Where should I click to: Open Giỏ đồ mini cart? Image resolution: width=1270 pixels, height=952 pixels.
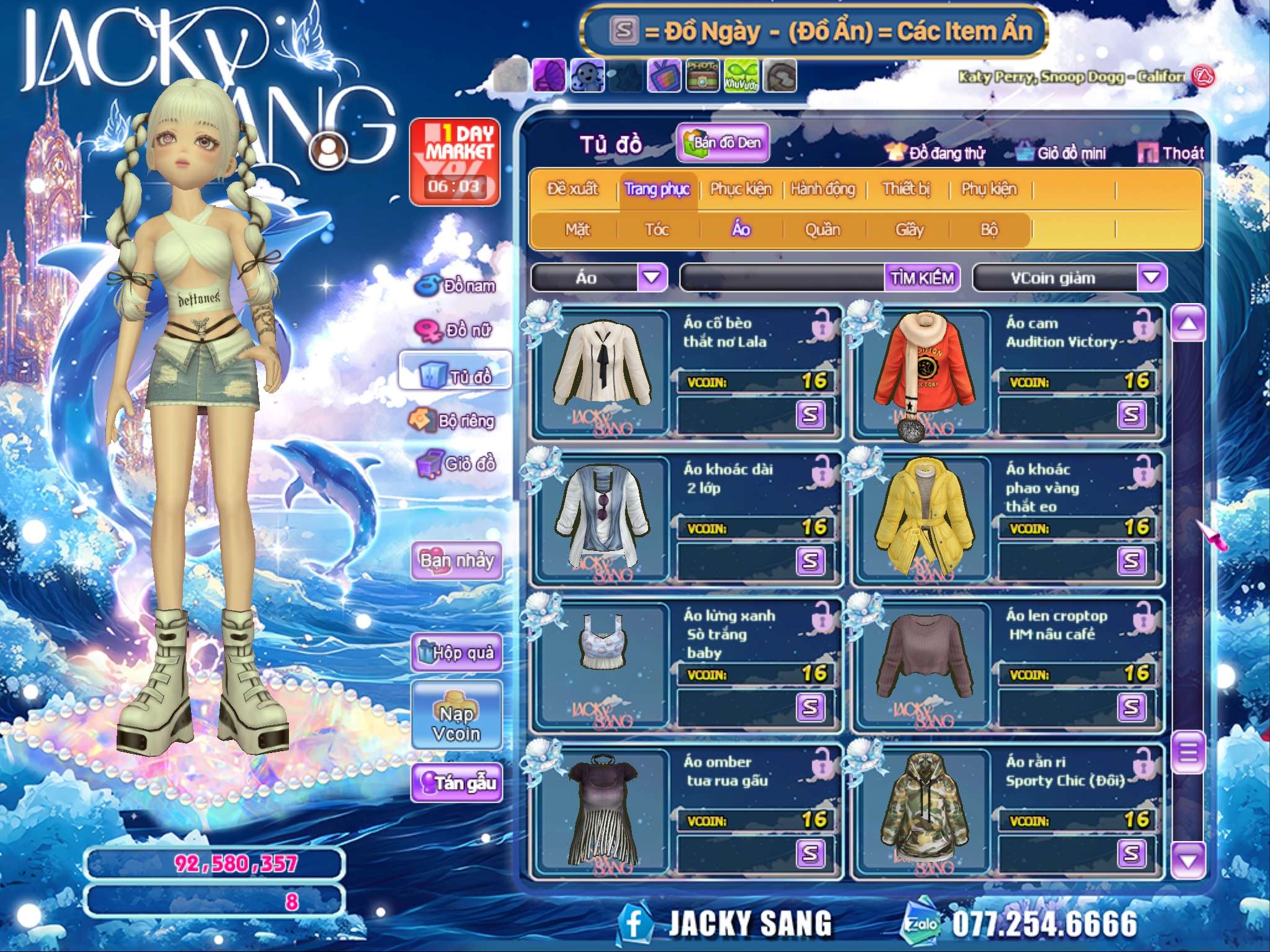[x=1061, y=153]
